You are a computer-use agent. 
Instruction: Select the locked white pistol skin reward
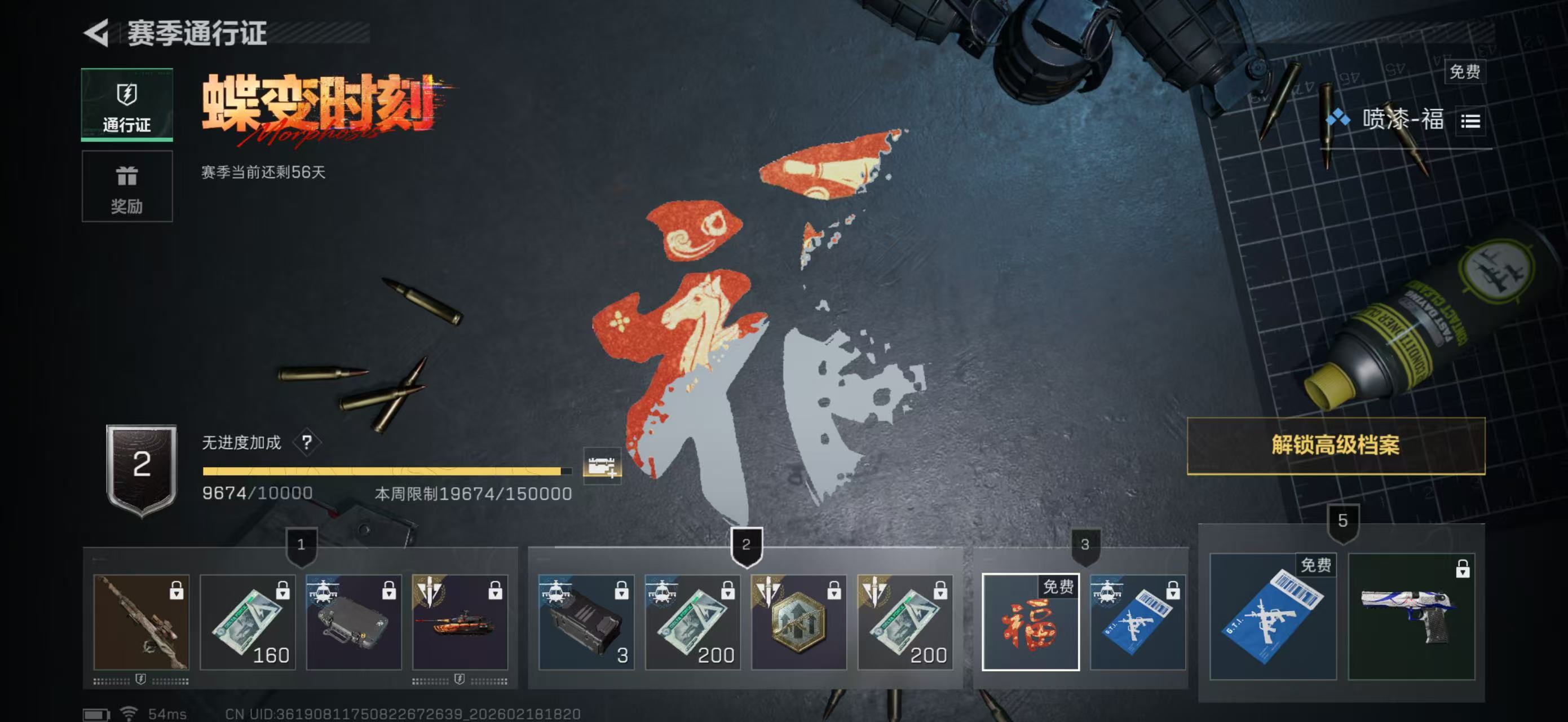tap(1412, 616)
